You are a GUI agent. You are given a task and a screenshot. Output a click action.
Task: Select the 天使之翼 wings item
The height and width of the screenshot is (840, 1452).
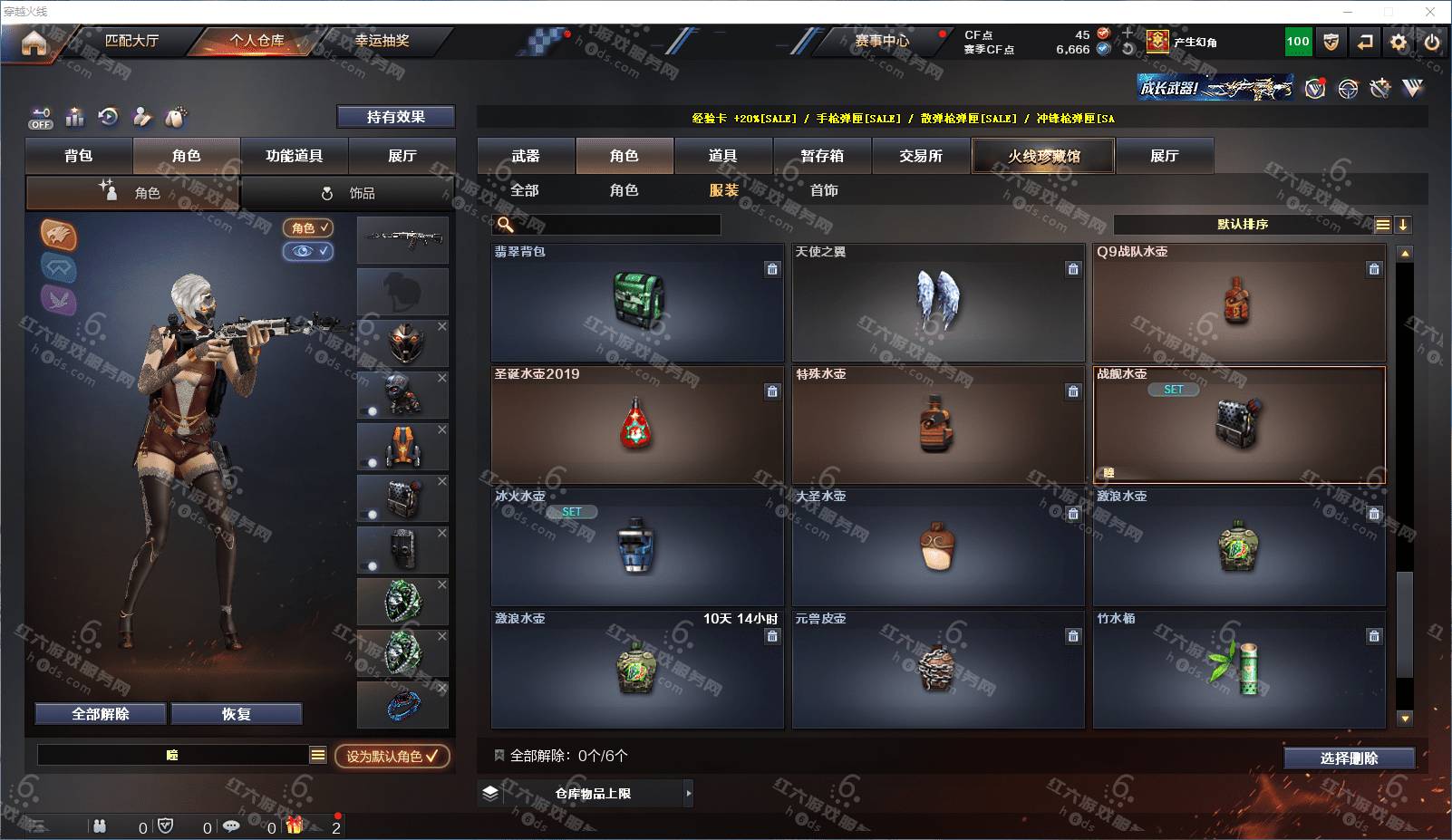tap(938, 303)
